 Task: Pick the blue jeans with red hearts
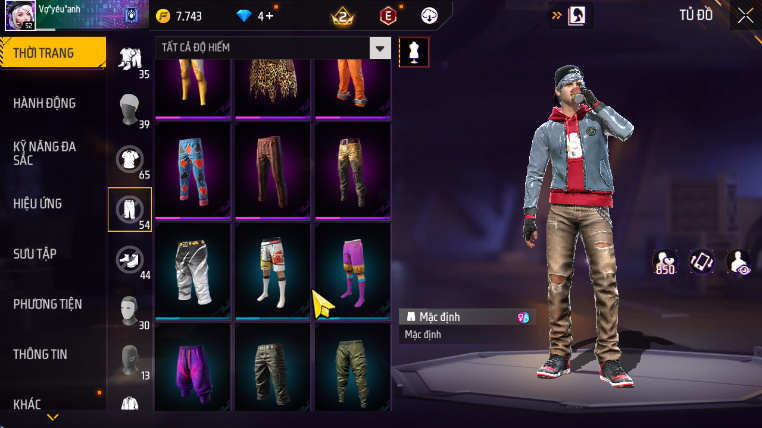pyautogui.click(x=193, y=168)
